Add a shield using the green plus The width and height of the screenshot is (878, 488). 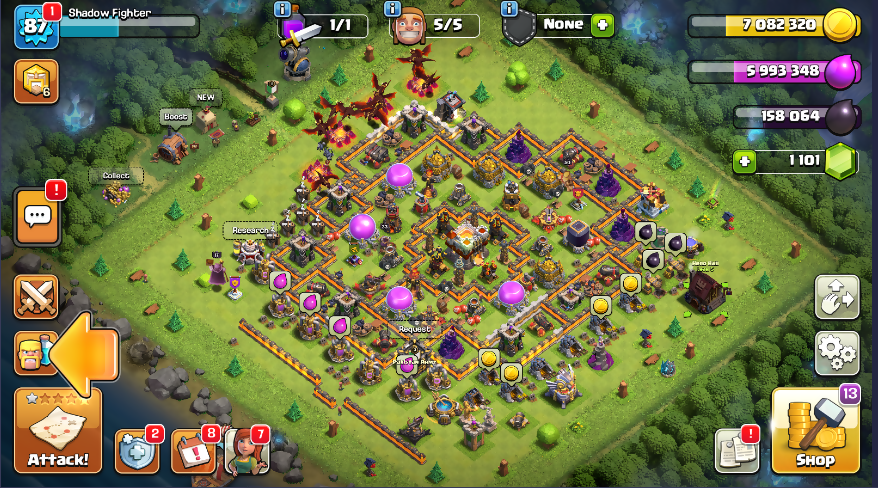click(x=602, y=25)
